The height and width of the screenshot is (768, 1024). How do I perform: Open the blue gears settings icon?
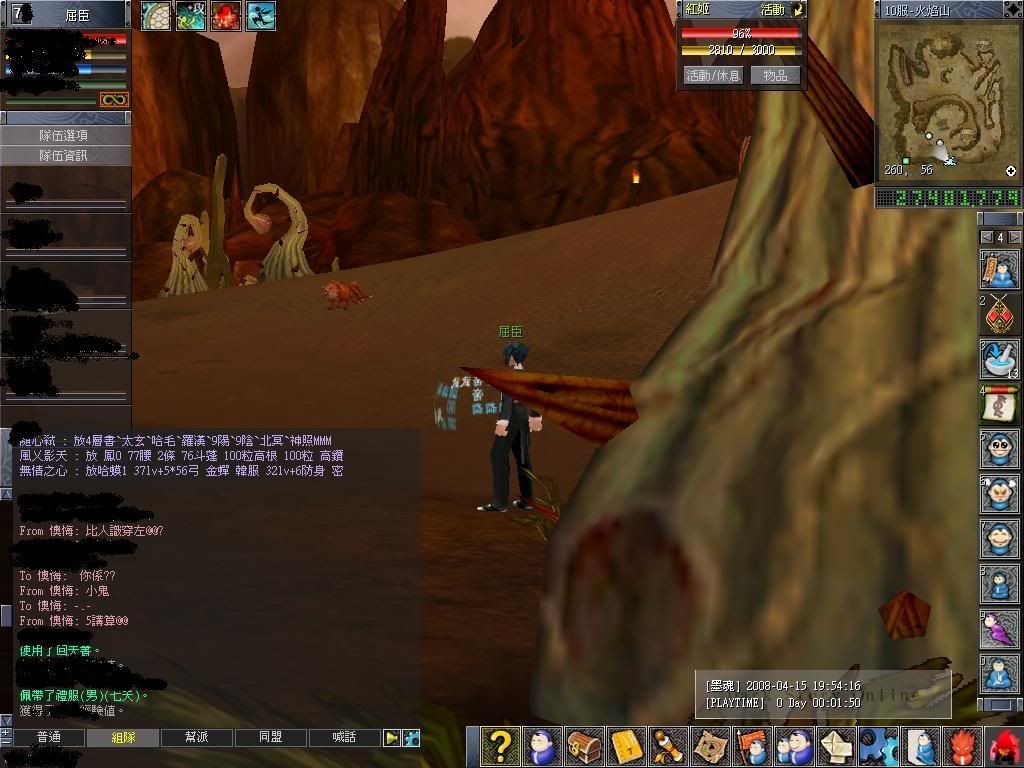877,747
